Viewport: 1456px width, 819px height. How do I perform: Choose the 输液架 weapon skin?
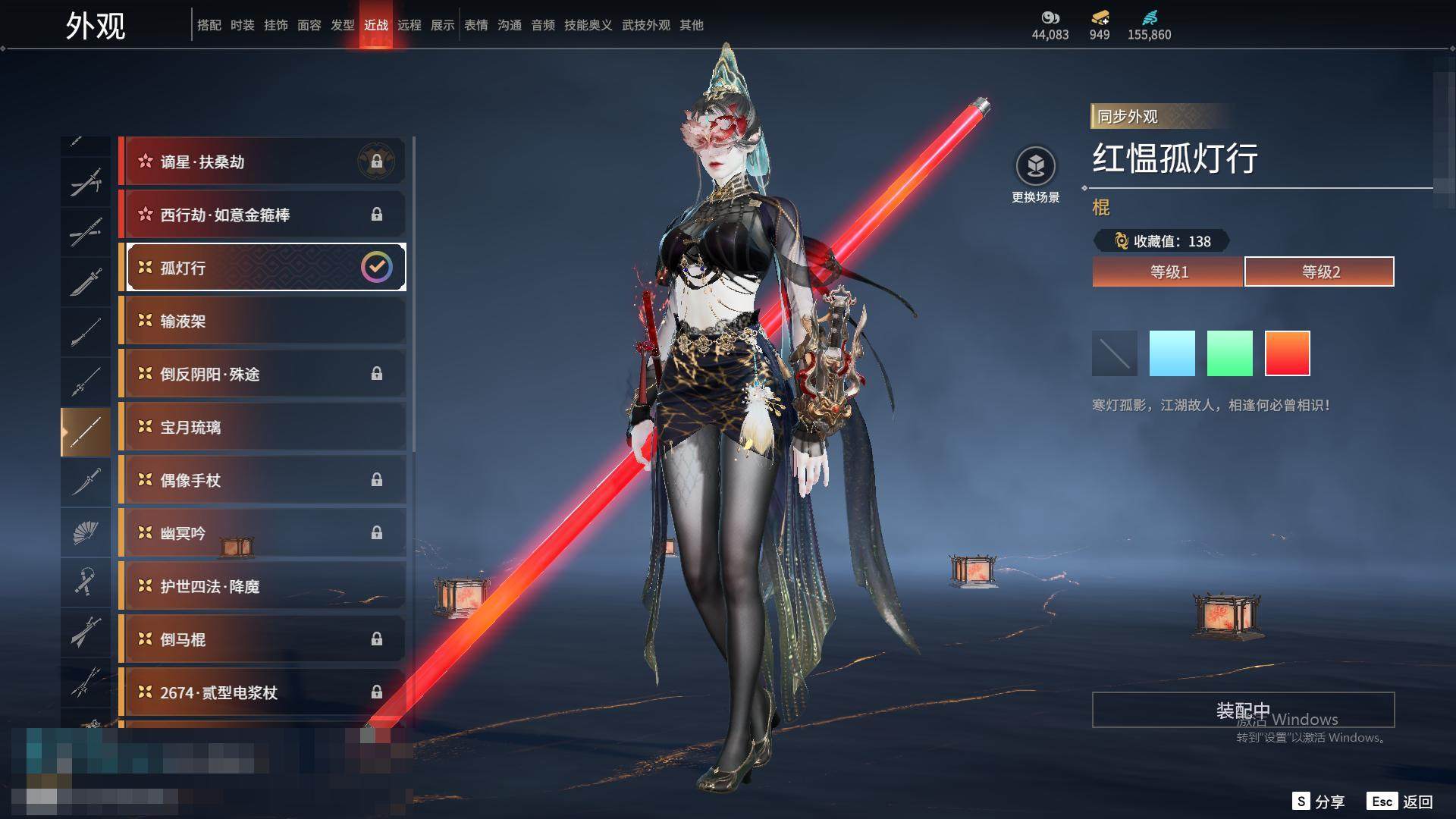pyautogui.click(x=262, y=321)
